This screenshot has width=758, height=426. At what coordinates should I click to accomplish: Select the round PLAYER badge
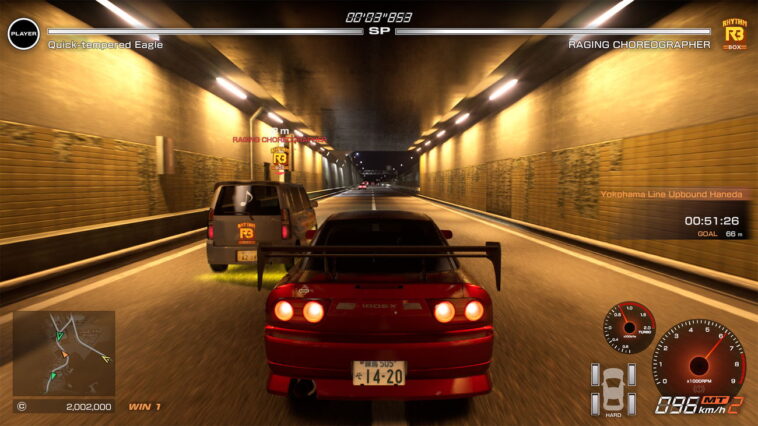coord(23,34)
